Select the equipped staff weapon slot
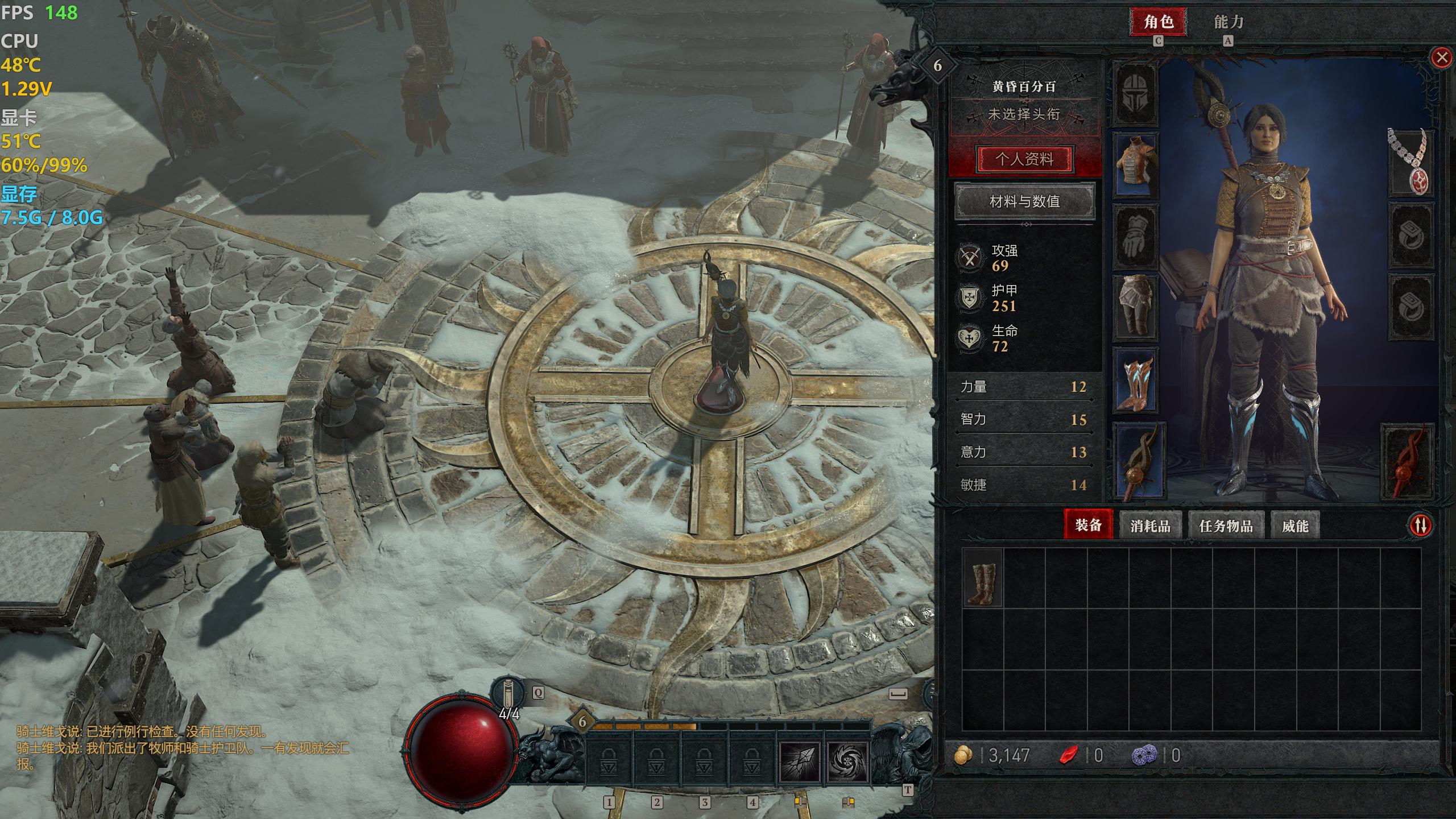Image resolution: width=1456 pixels, height=819 pixels. point(1139,462)
